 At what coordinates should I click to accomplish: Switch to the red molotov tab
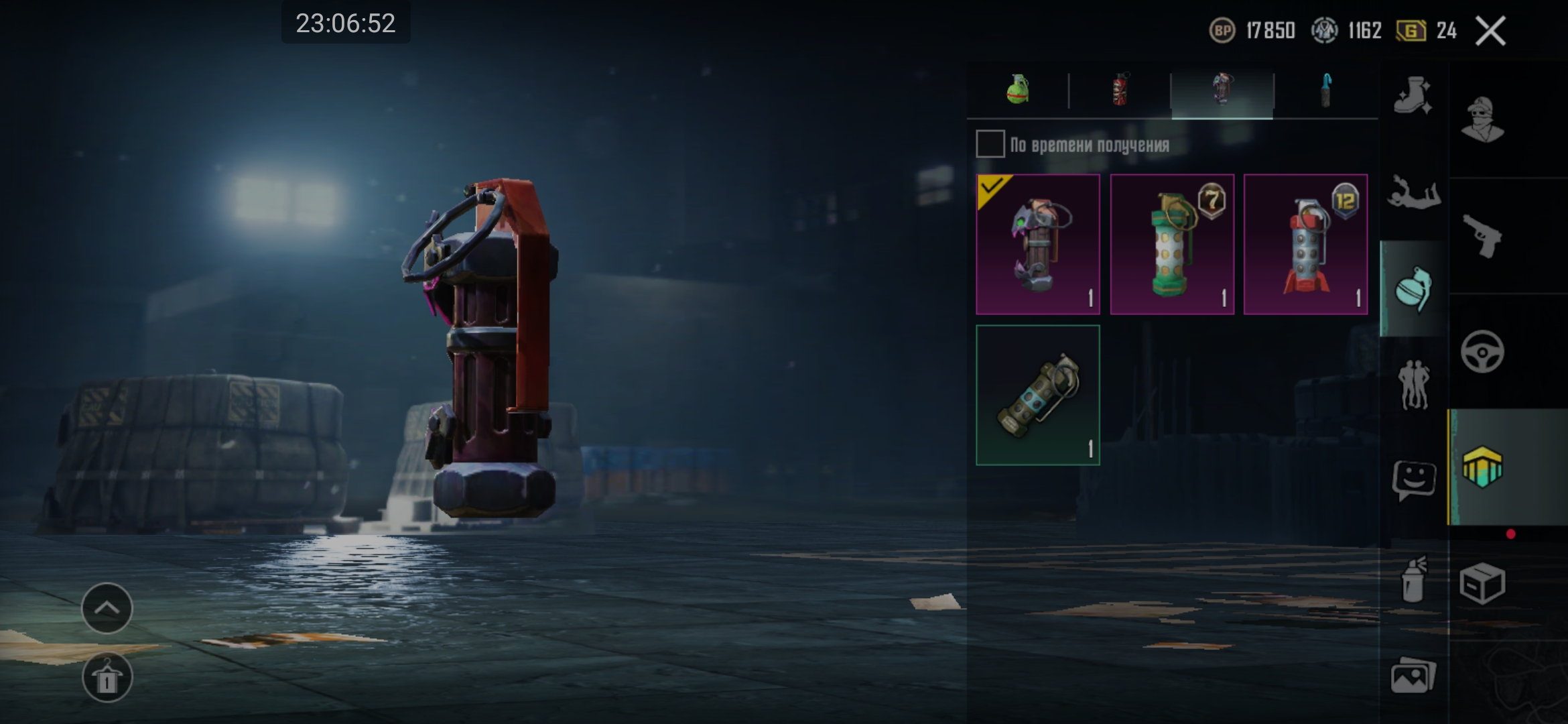pos(1120,90)
